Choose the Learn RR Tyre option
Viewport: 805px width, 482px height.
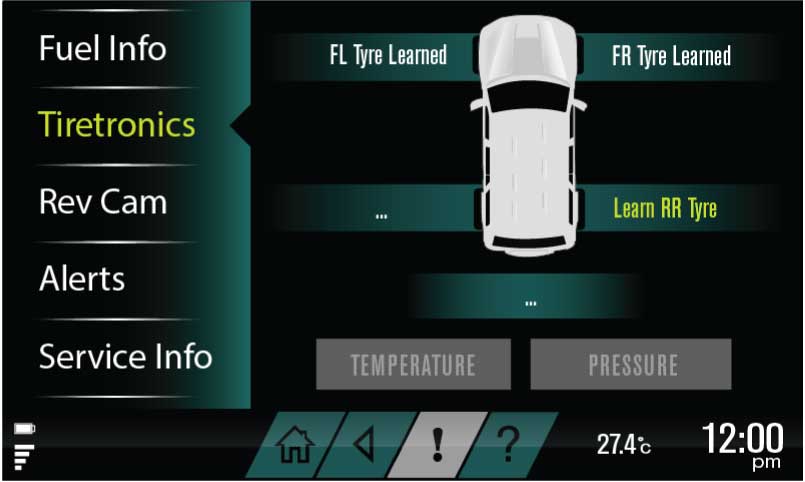(664, 209)
